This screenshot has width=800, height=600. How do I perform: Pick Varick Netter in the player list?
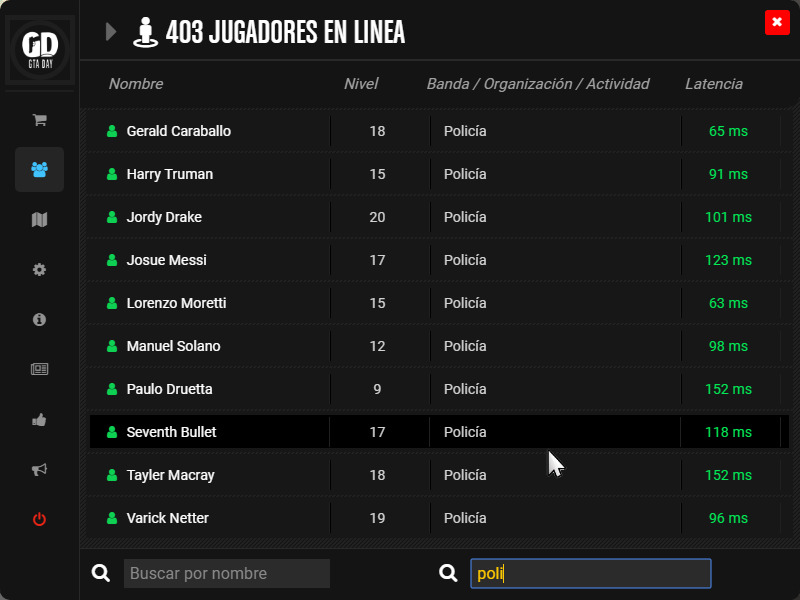pyautogui.click(x=167, y=518)
